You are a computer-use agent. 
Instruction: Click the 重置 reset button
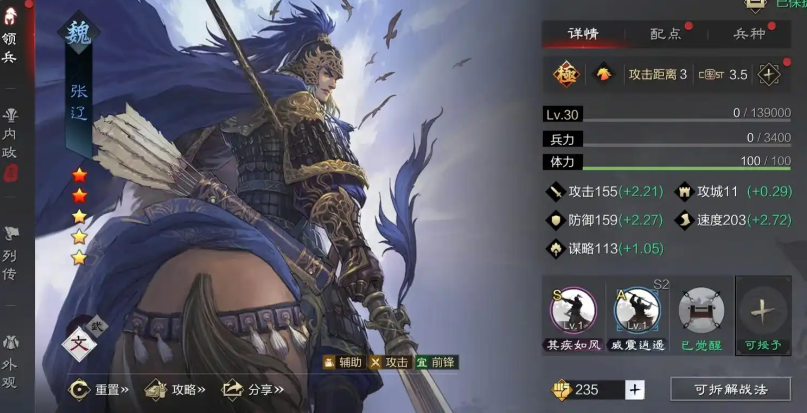click(98, 389)
